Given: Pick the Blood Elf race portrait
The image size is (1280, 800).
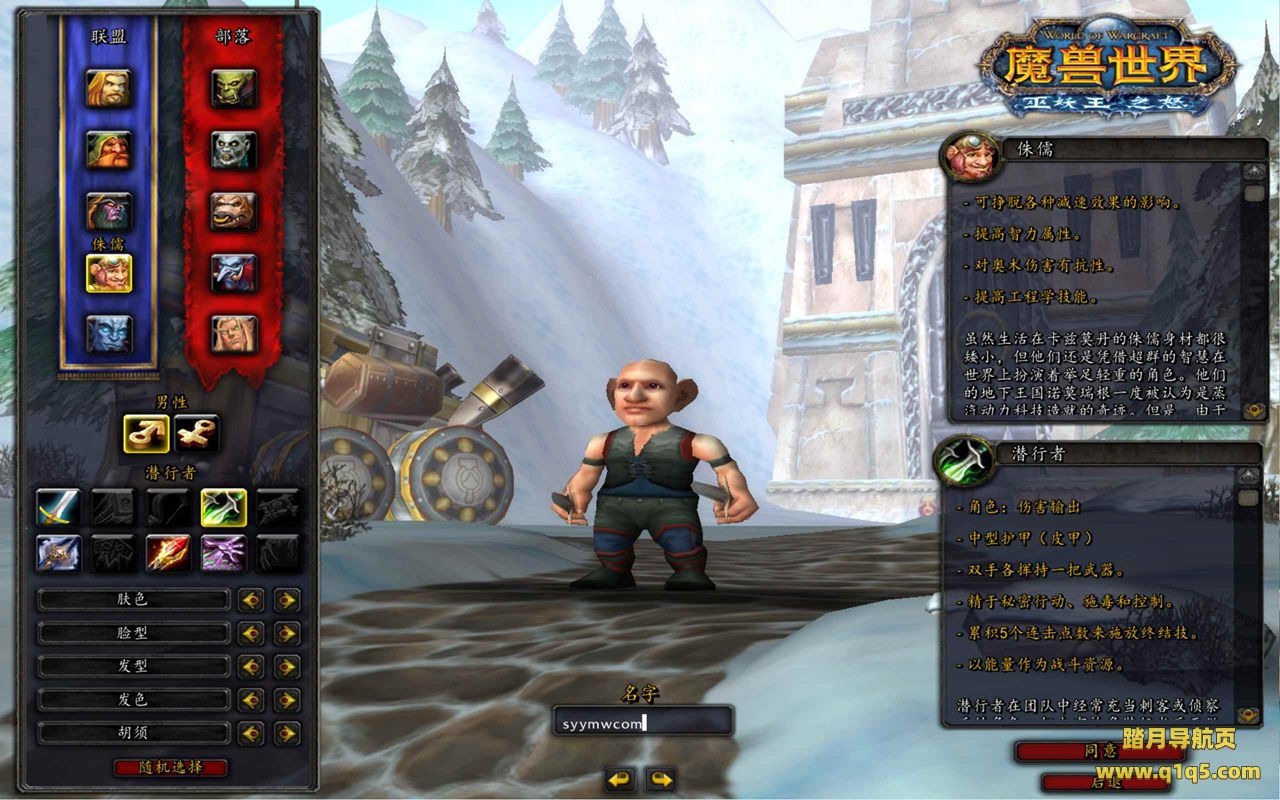Looking at the screenshot, I should click(x=234, y=333).
